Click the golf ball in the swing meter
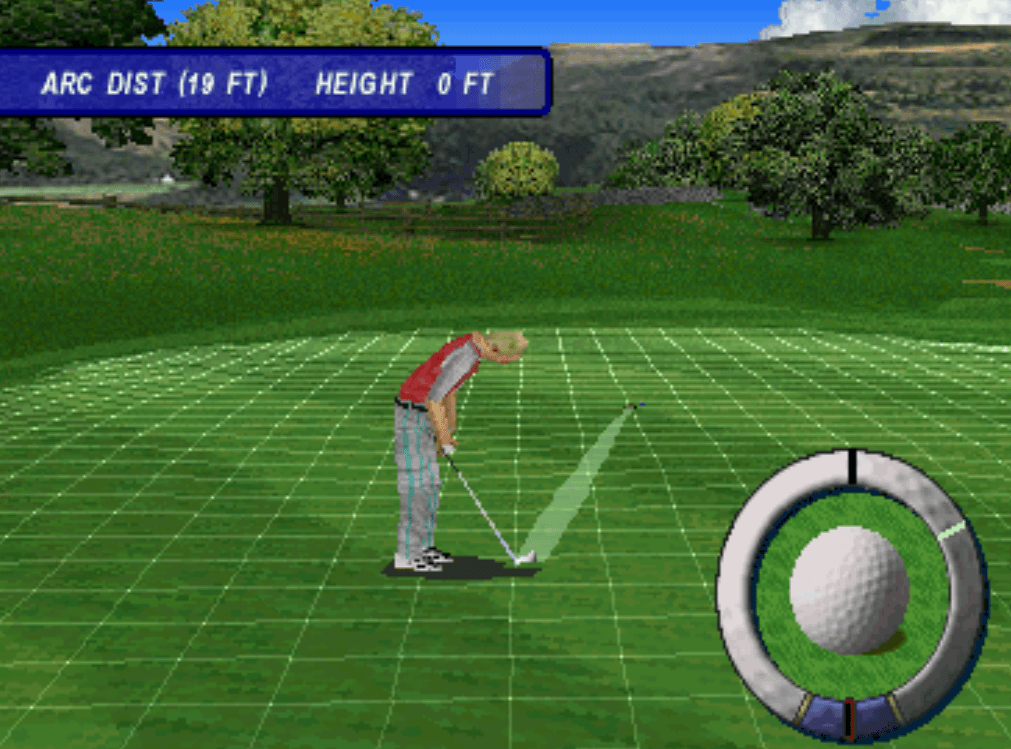 (x=849, y=590)
